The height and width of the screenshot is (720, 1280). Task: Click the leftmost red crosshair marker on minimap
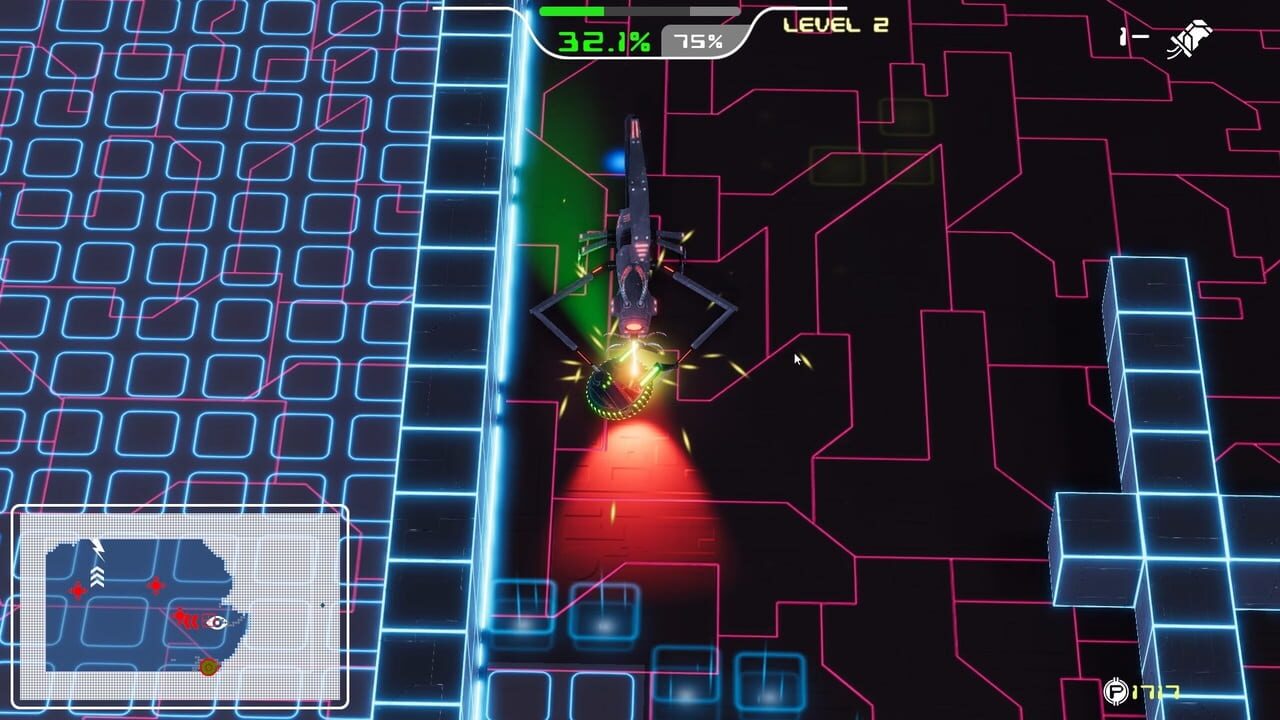coord(77,590)
